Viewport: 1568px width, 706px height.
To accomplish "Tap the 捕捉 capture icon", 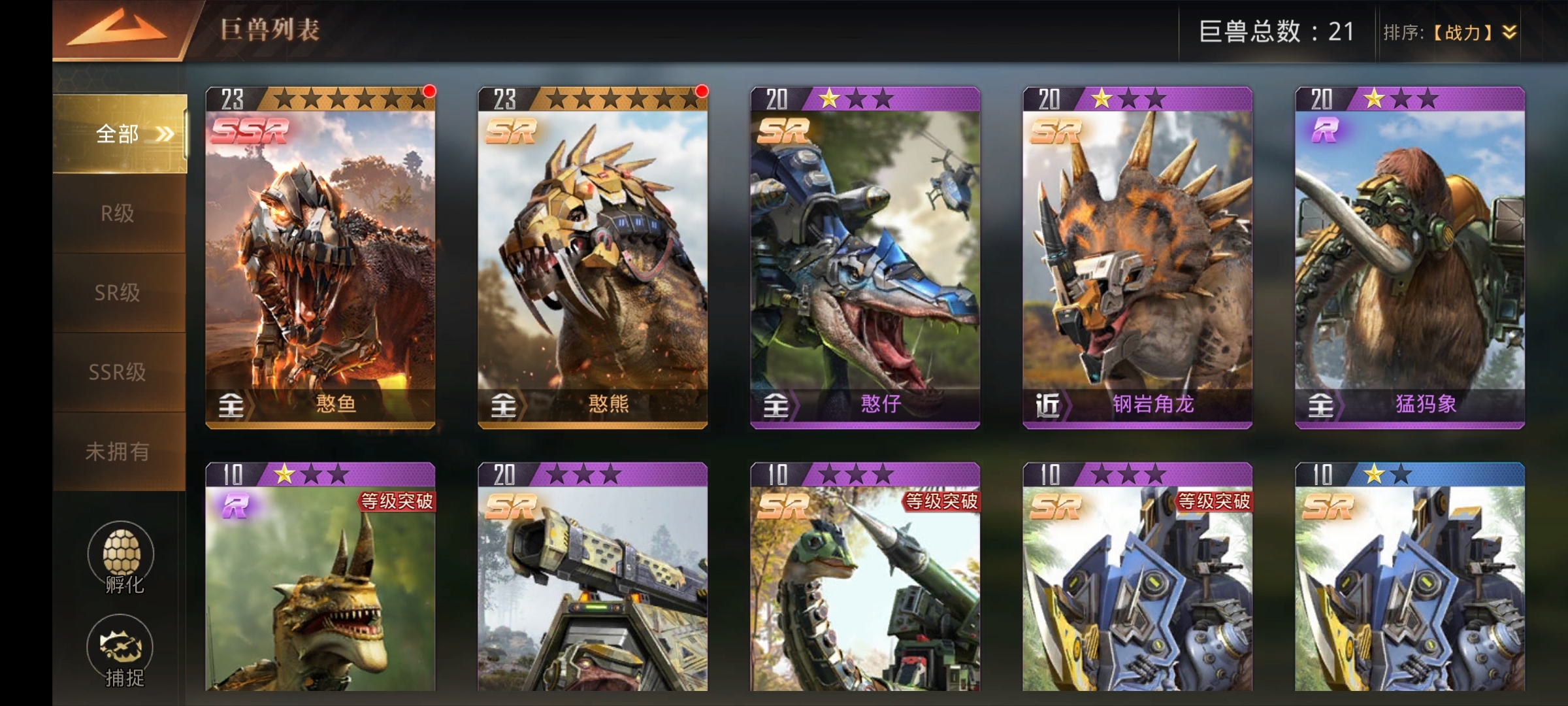I will pyautogui.click(x=122, y=650).
